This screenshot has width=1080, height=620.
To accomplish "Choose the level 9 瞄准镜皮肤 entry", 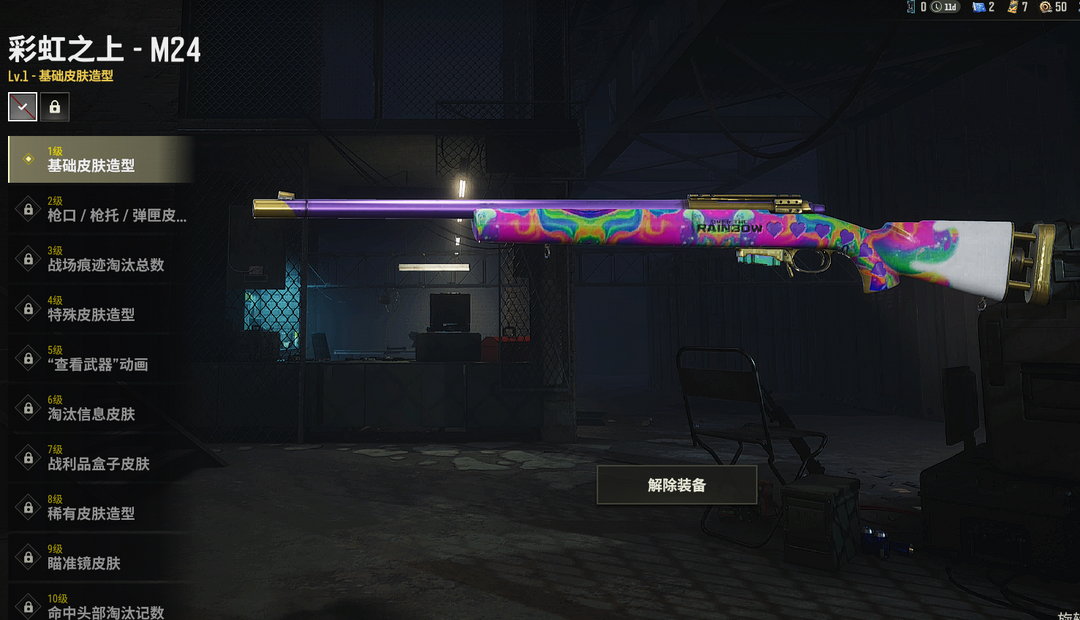I will point(99,557).
